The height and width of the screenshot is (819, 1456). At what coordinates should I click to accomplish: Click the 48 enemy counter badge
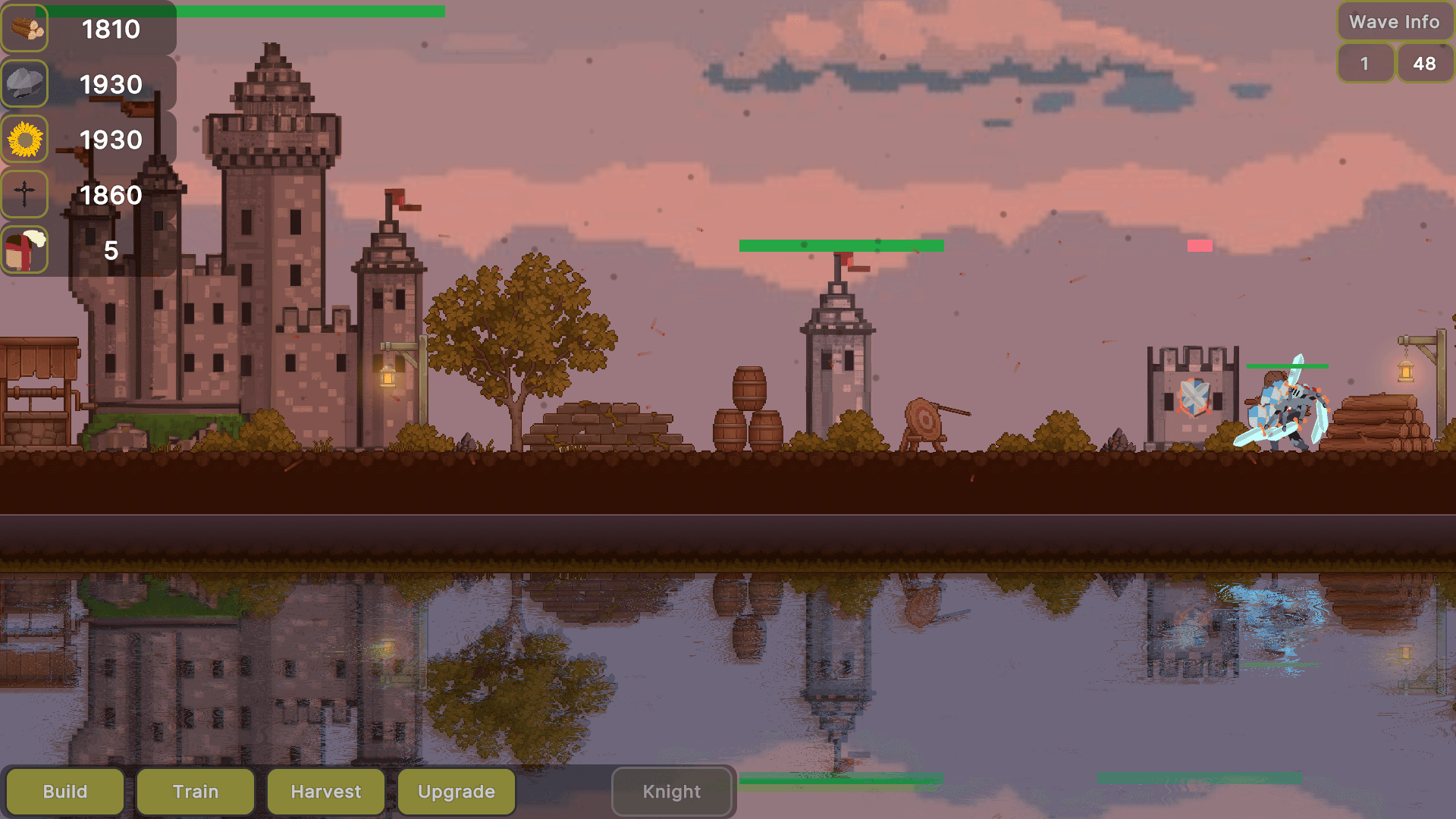[x=1425, y=64]
